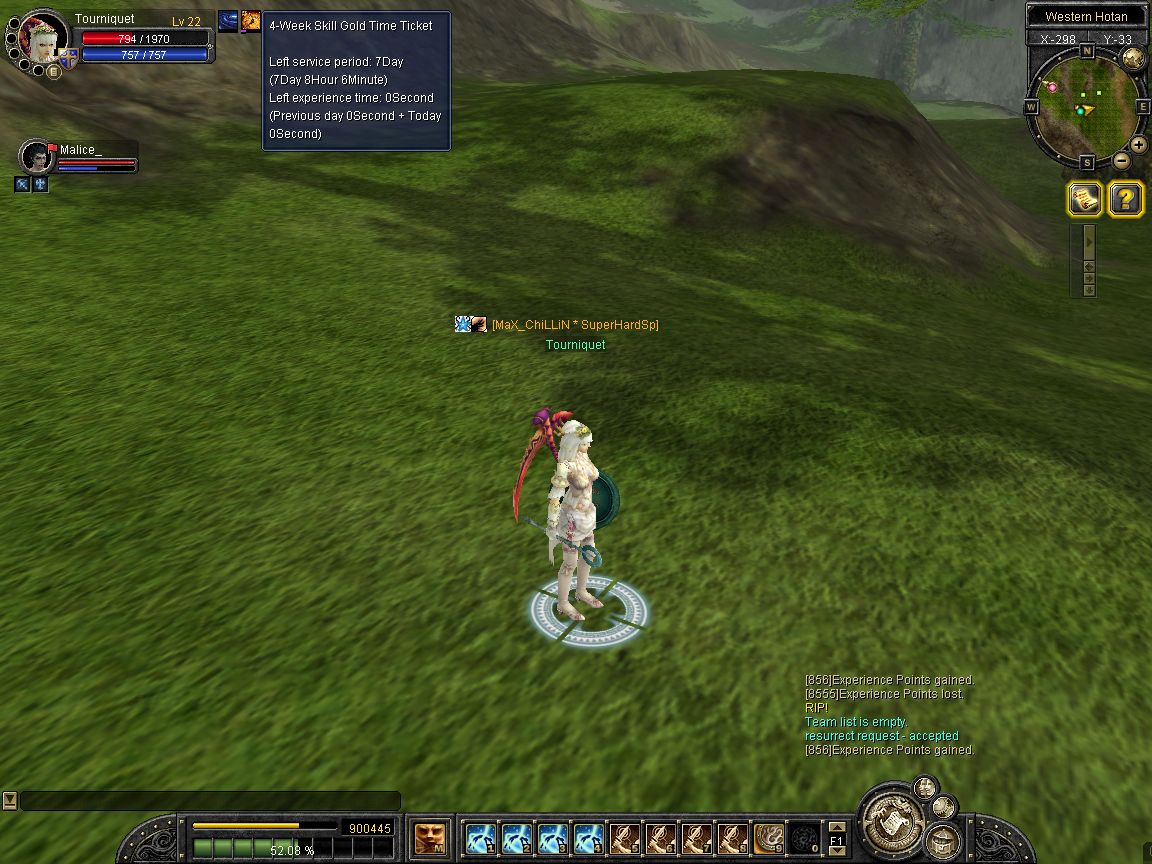Click the face icon marked M
The width and height of the screenshot is (1152, 864).
coord(430,837)
